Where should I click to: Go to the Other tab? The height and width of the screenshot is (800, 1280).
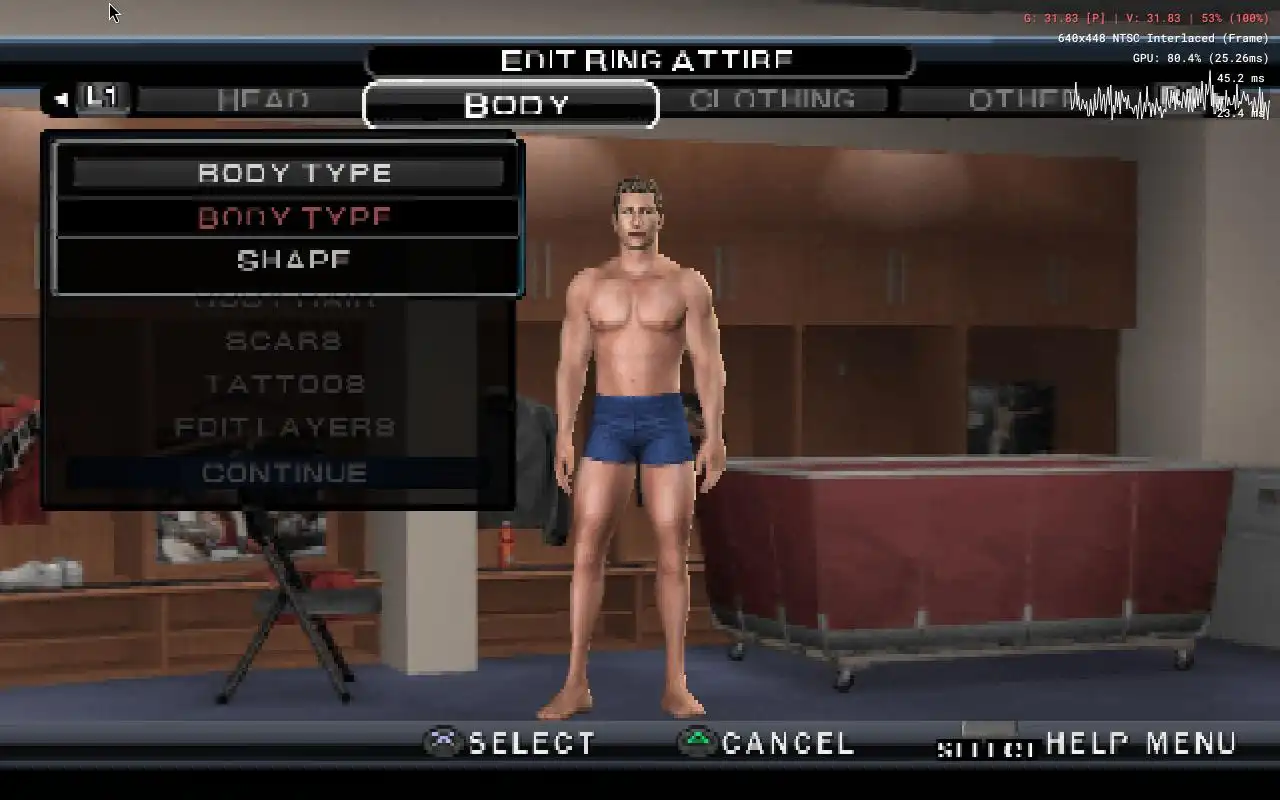pos(1020,100)
